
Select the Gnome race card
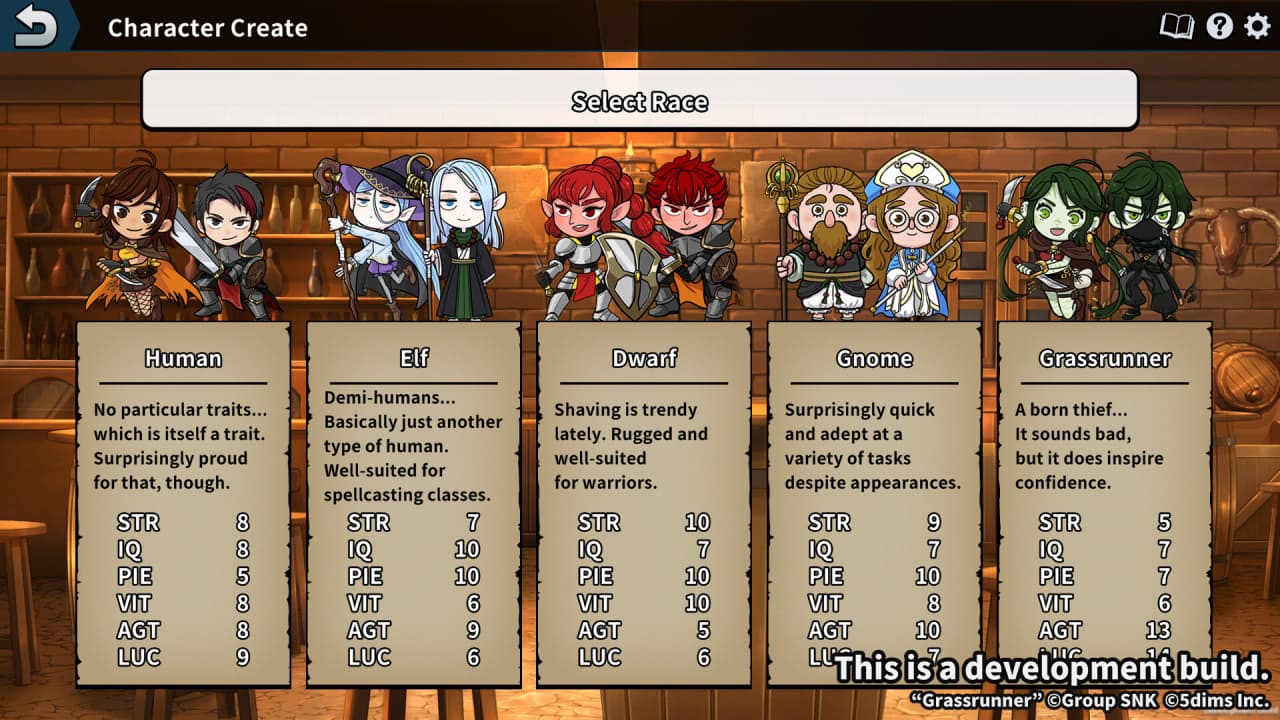[x=874, y=500]
